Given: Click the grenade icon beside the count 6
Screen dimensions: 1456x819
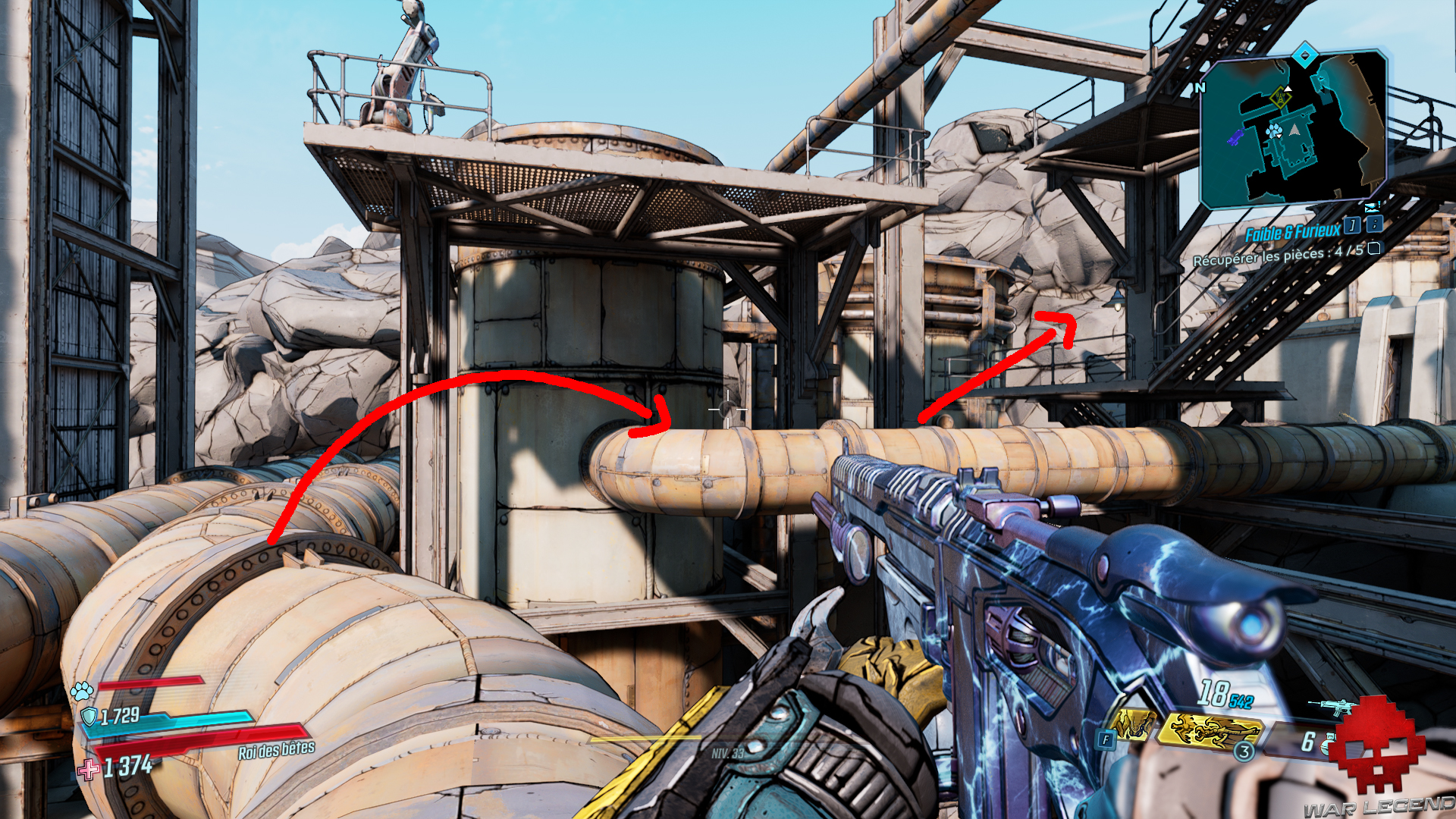Looking at the screenshot, I should point(1328,745).
